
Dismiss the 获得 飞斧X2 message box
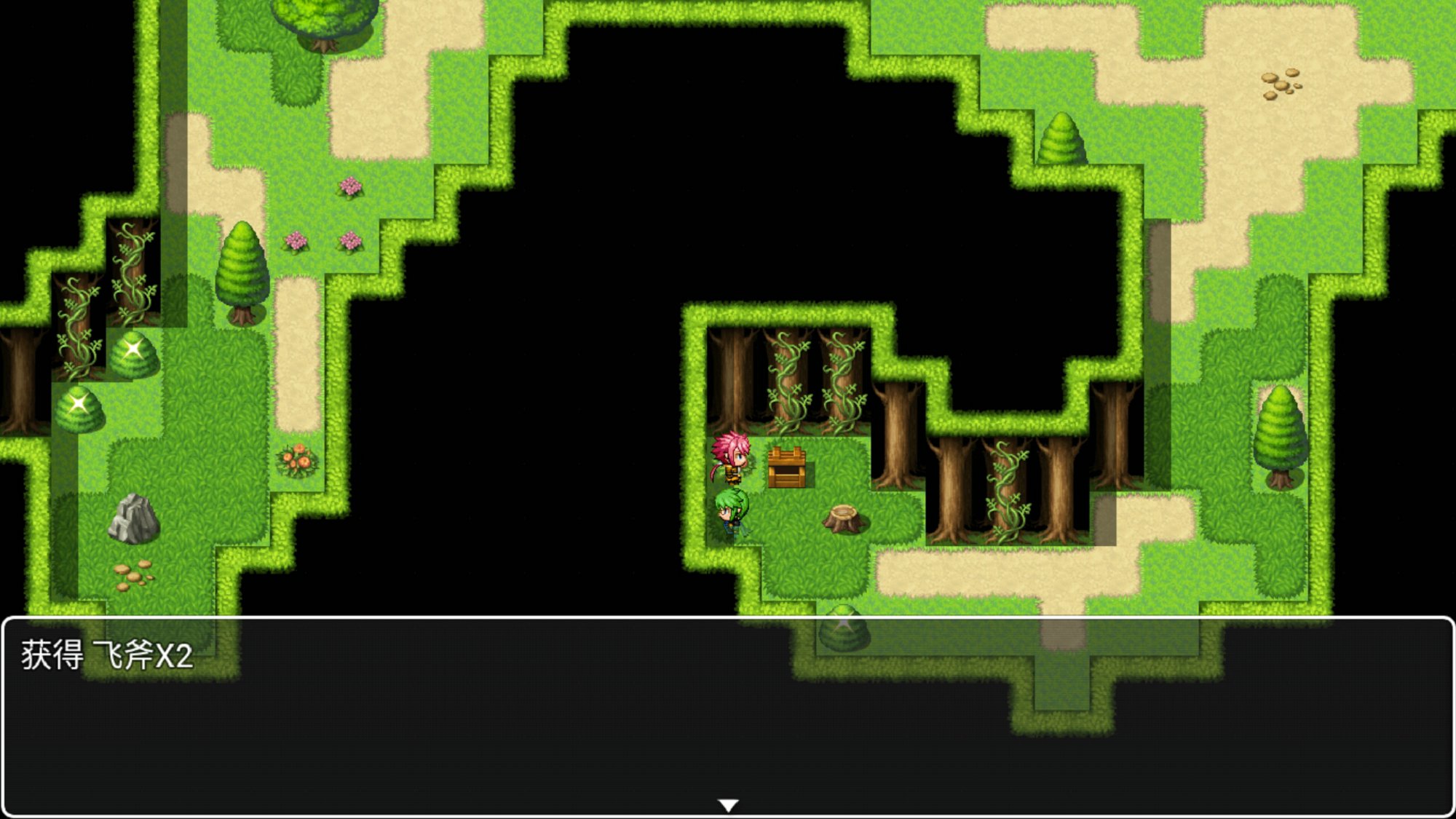pos(728,717)
